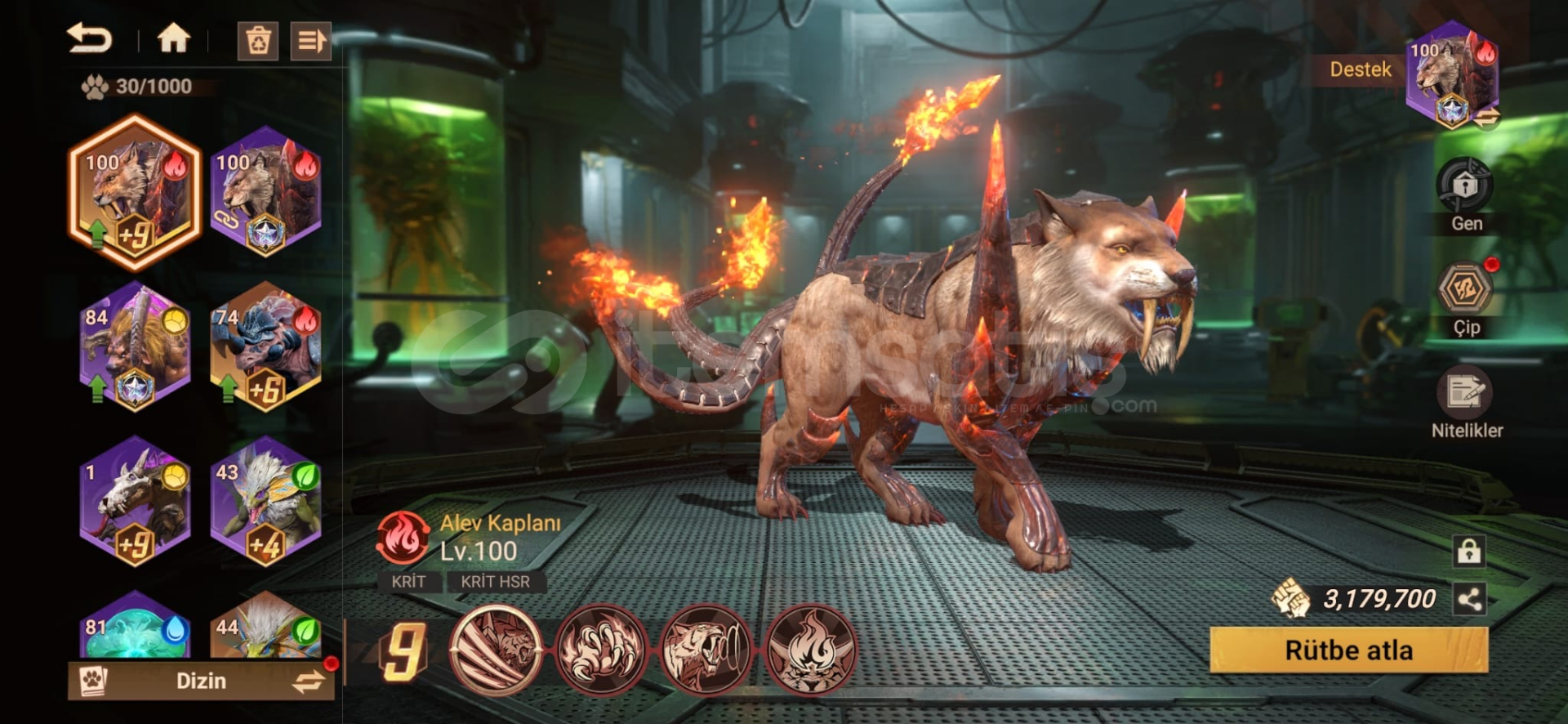Open the sort list button
Viewport: 1568px width, 724px height.
(x=310, y=41)
